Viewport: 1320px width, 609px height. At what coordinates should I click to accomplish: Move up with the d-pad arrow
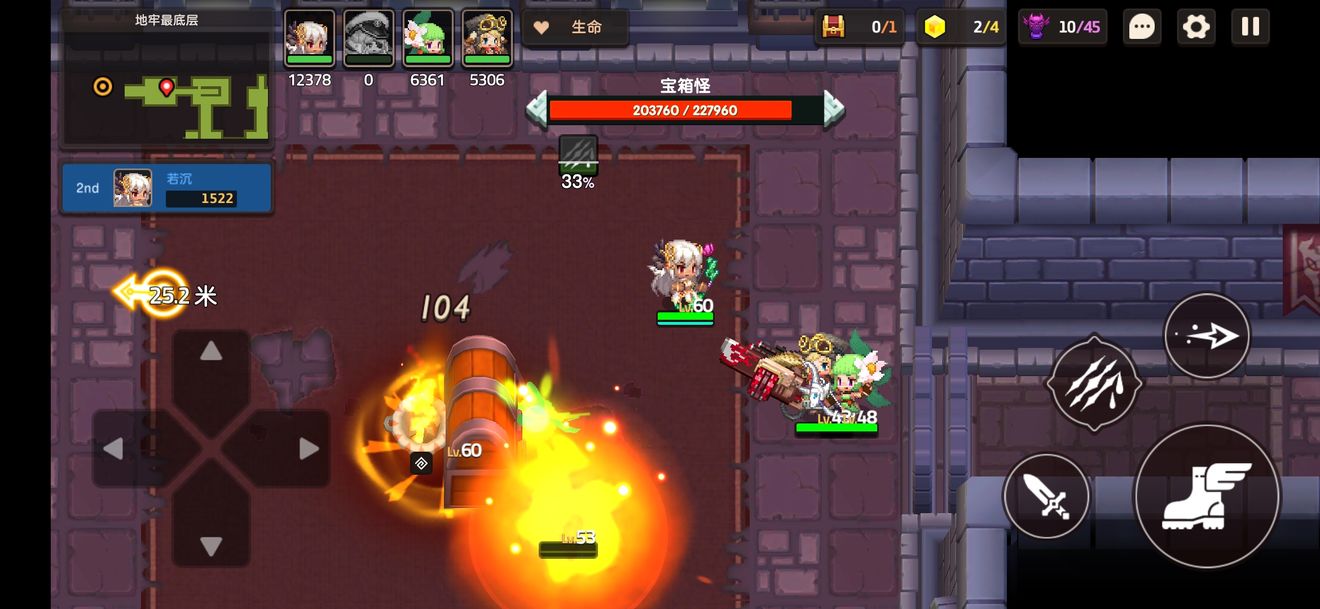pos(211,352)
